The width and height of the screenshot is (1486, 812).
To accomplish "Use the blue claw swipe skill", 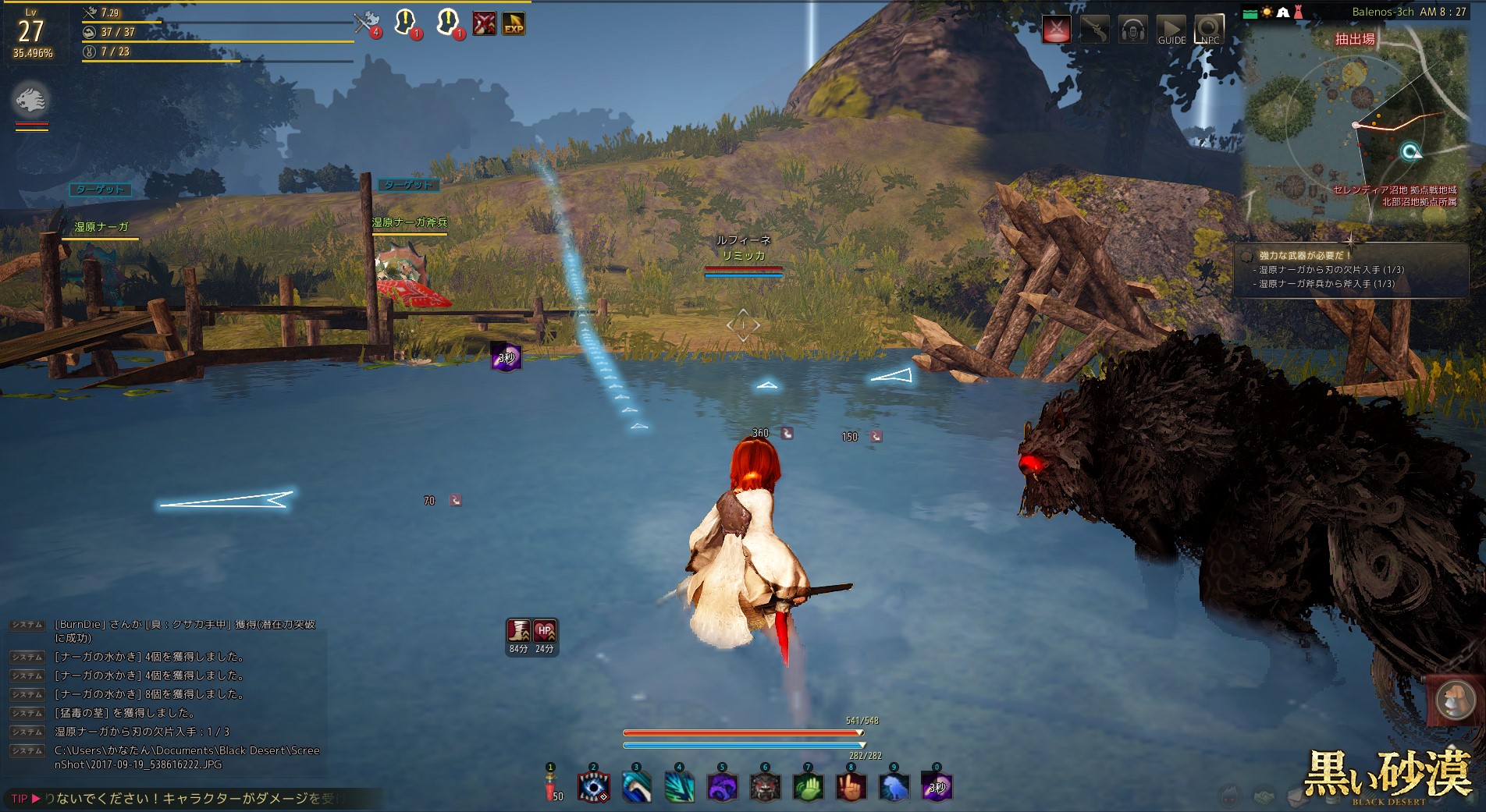I will 636,787.
